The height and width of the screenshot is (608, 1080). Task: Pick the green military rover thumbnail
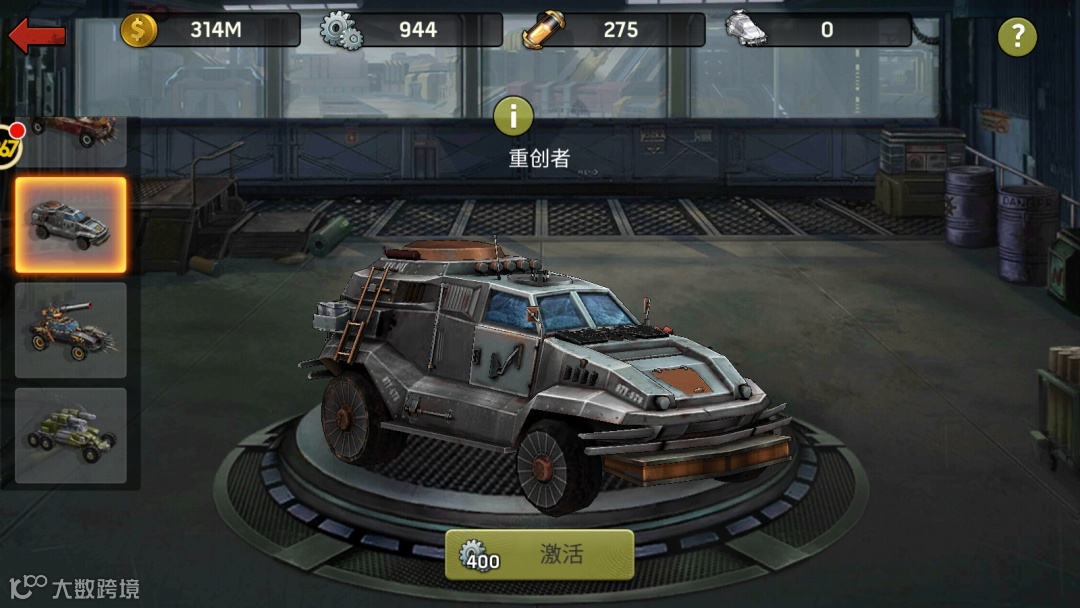click(x=71, y=435)
